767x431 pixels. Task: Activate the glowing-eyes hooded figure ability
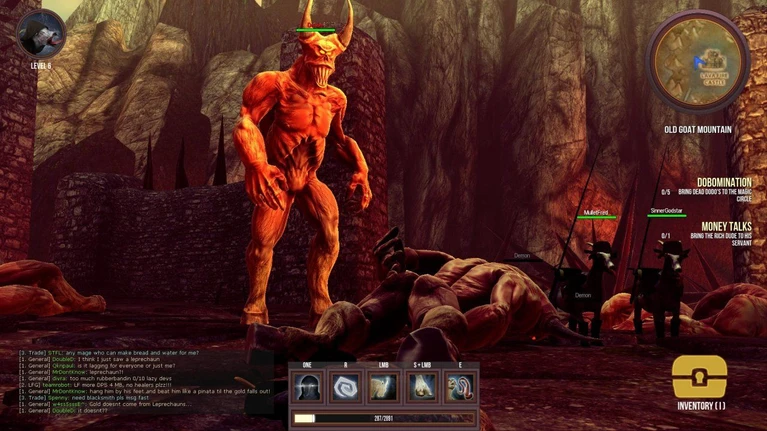[x=307, y=388]
